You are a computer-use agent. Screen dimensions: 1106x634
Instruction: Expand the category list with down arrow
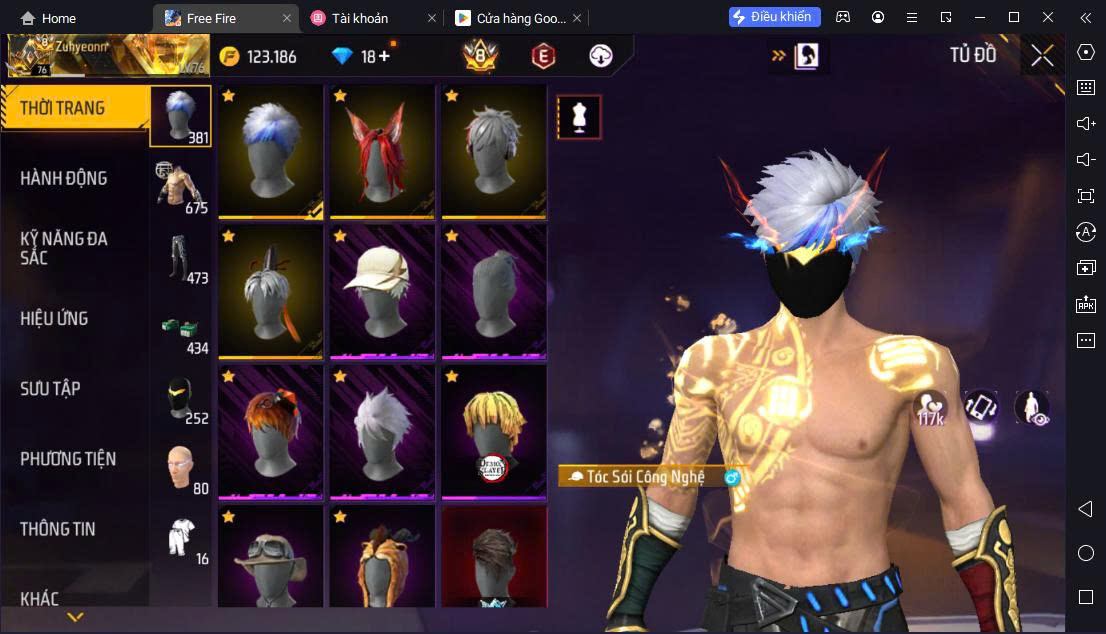tap(75, 617)
